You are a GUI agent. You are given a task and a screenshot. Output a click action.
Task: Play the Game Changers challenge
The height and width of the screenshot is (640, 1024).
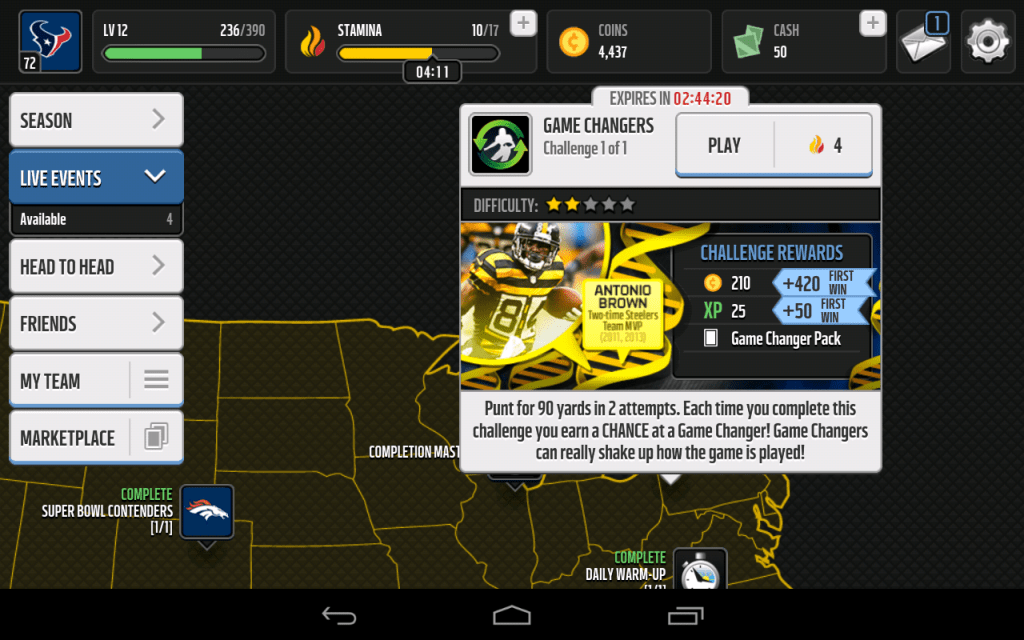click(x=773, y=146)
